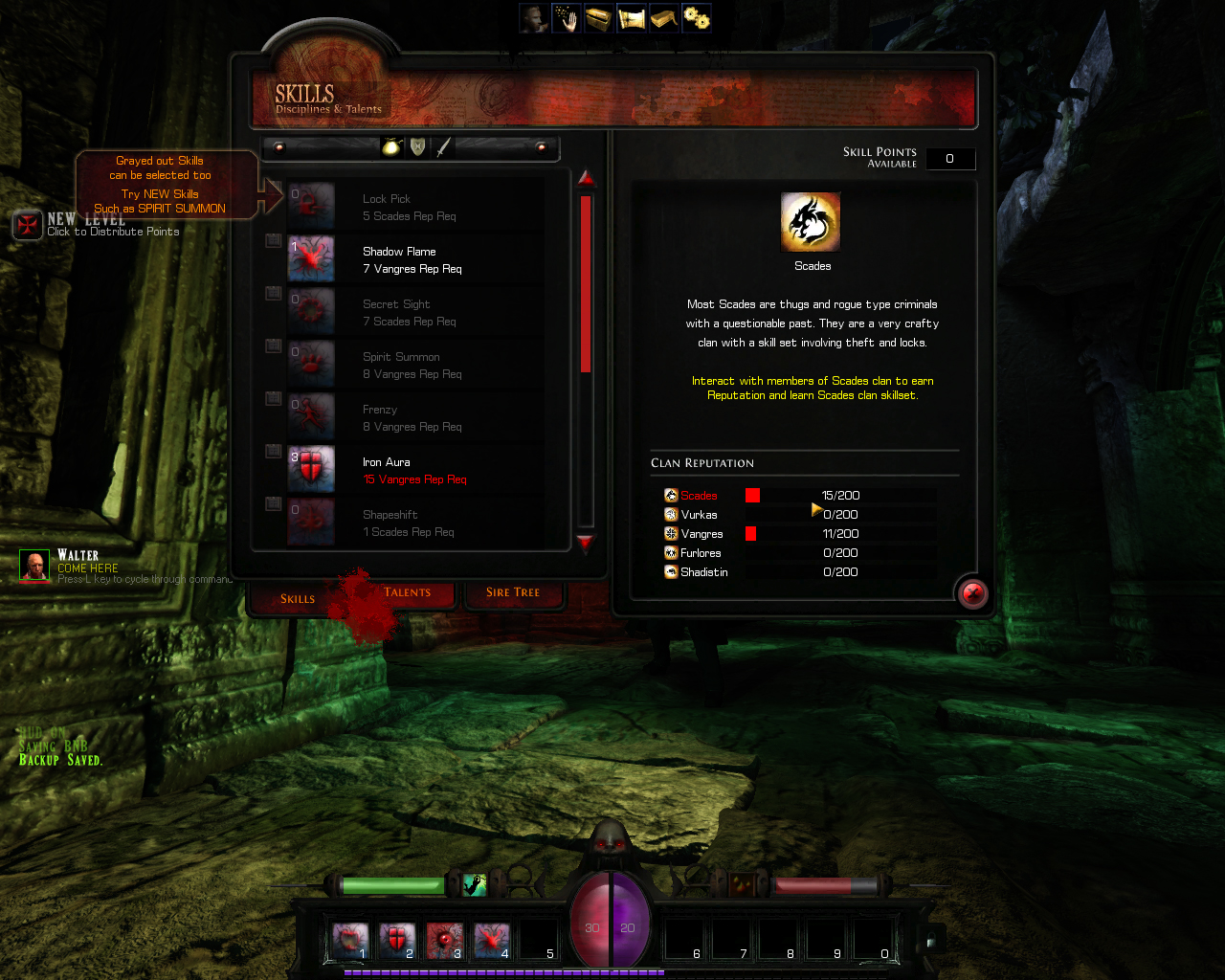Screen dimensions: 1225x980
Task: Close the Scades clan panel with red X
Action: (x=971, y=593)
